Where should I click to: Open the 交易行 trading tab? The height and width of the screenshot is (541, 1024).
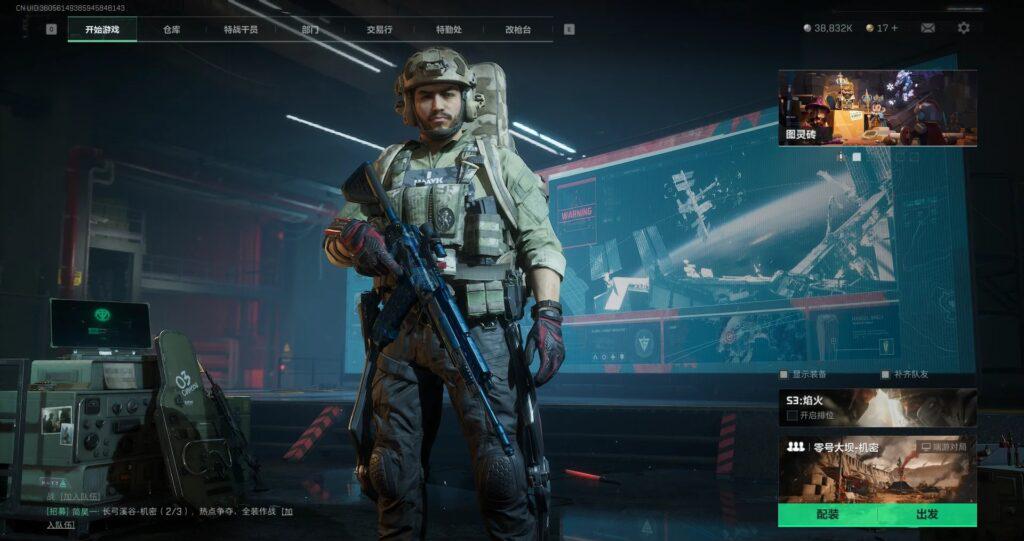pos(379,29)
